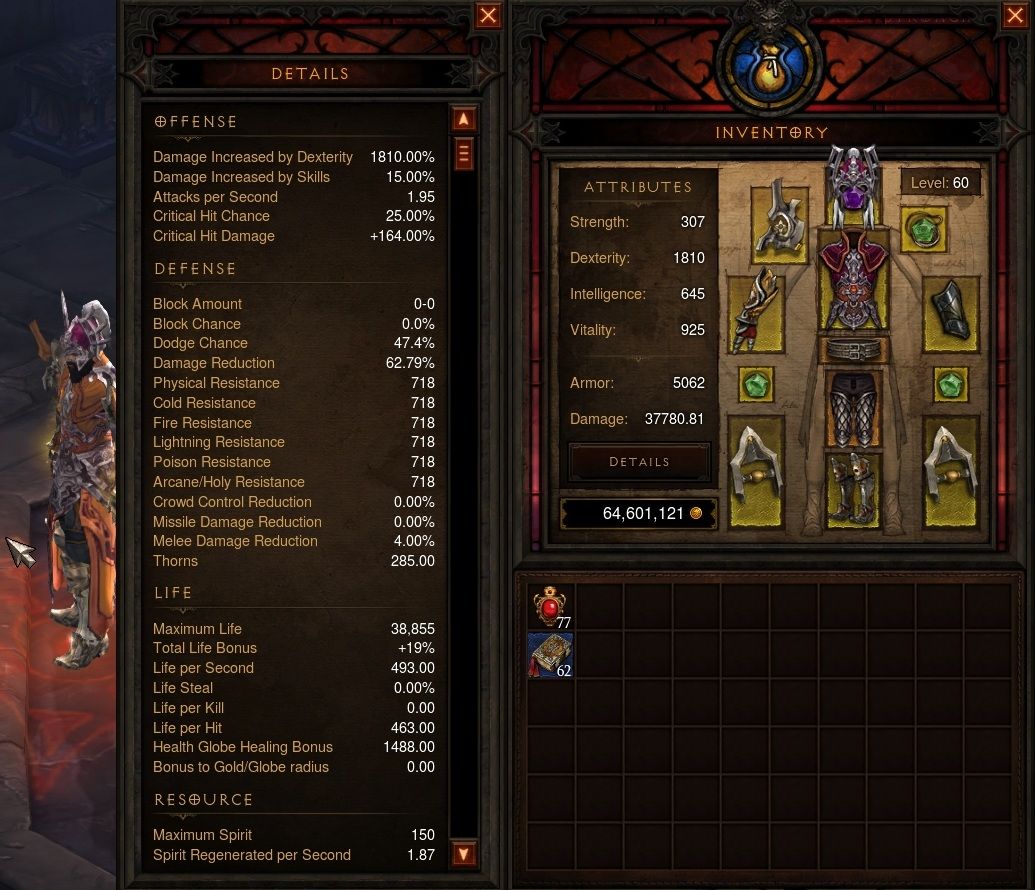Close the Inventory window
The height and width of the screenshot is (890, 1035).
tap(1013, 16)
